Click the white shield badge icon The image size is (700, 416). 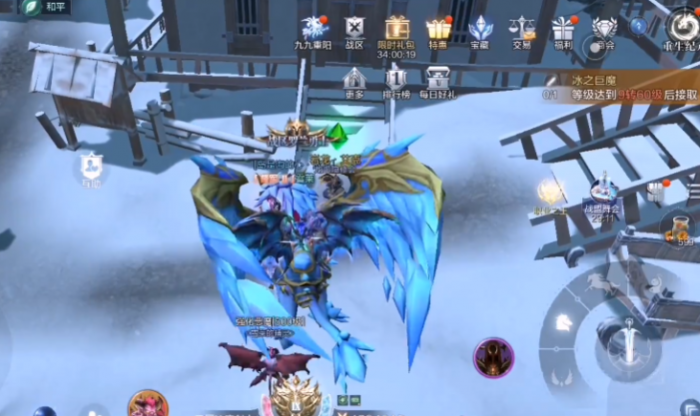pyautogui.click(x=91, y=166)
